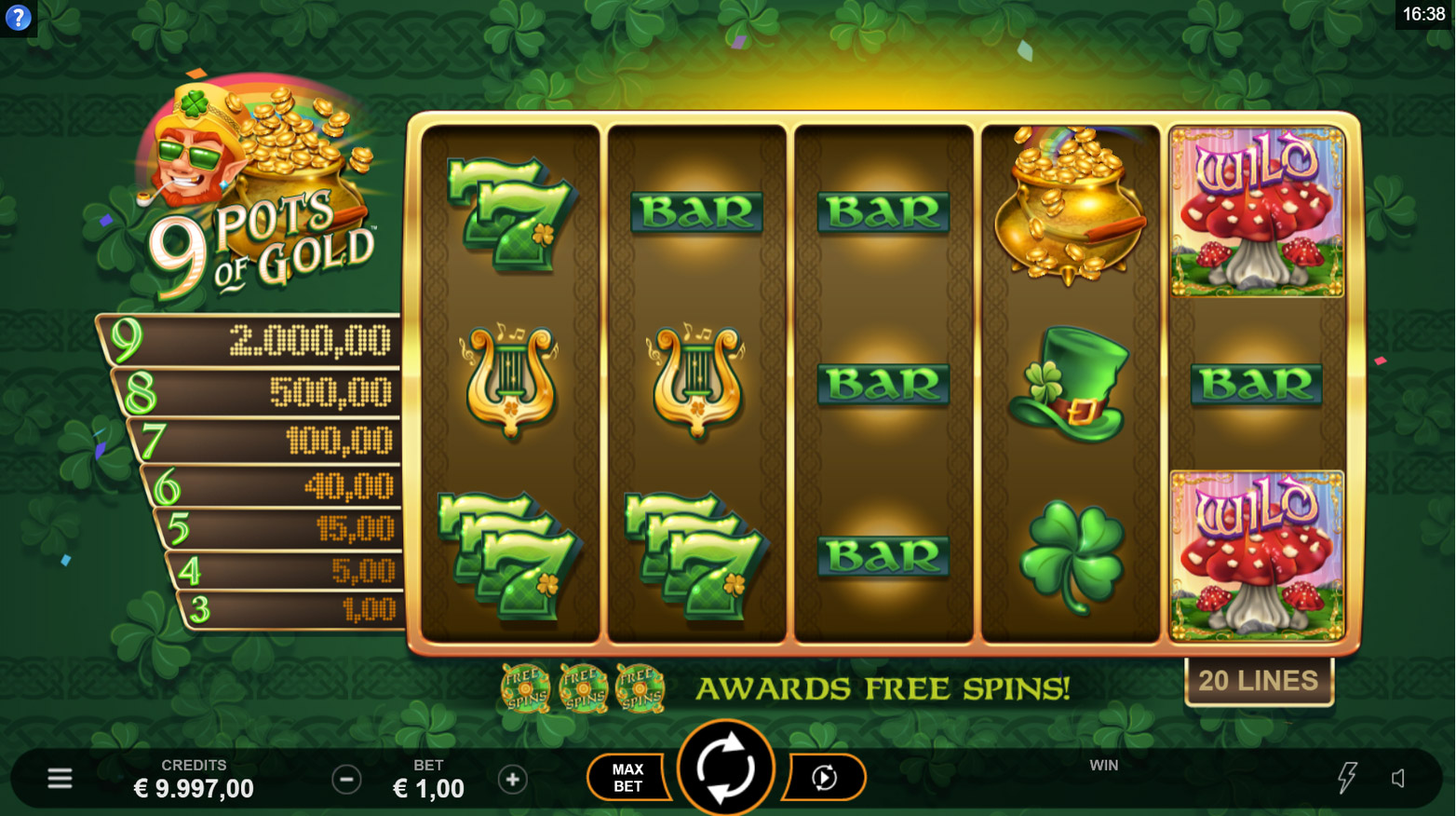Select the first Free Spins coin symbol
1456x816 pixels.
(524, 688)
